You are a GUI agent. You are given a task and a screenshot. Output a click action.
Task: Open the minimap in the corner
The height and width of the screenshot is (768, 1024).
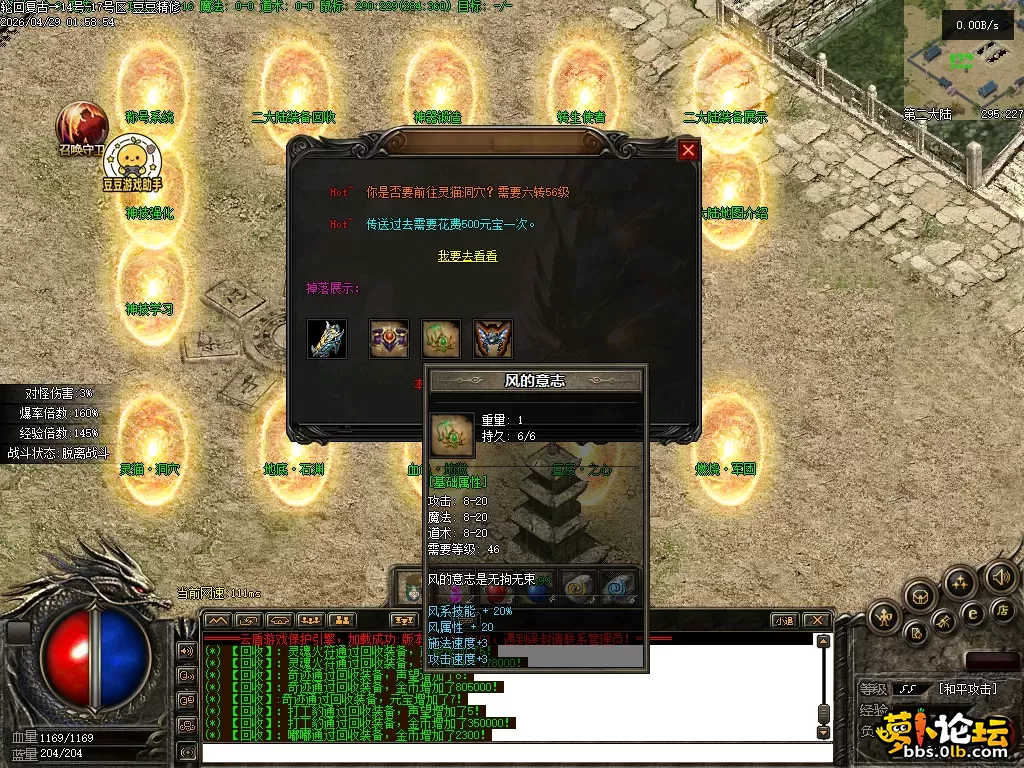click(x=962, y=60)
